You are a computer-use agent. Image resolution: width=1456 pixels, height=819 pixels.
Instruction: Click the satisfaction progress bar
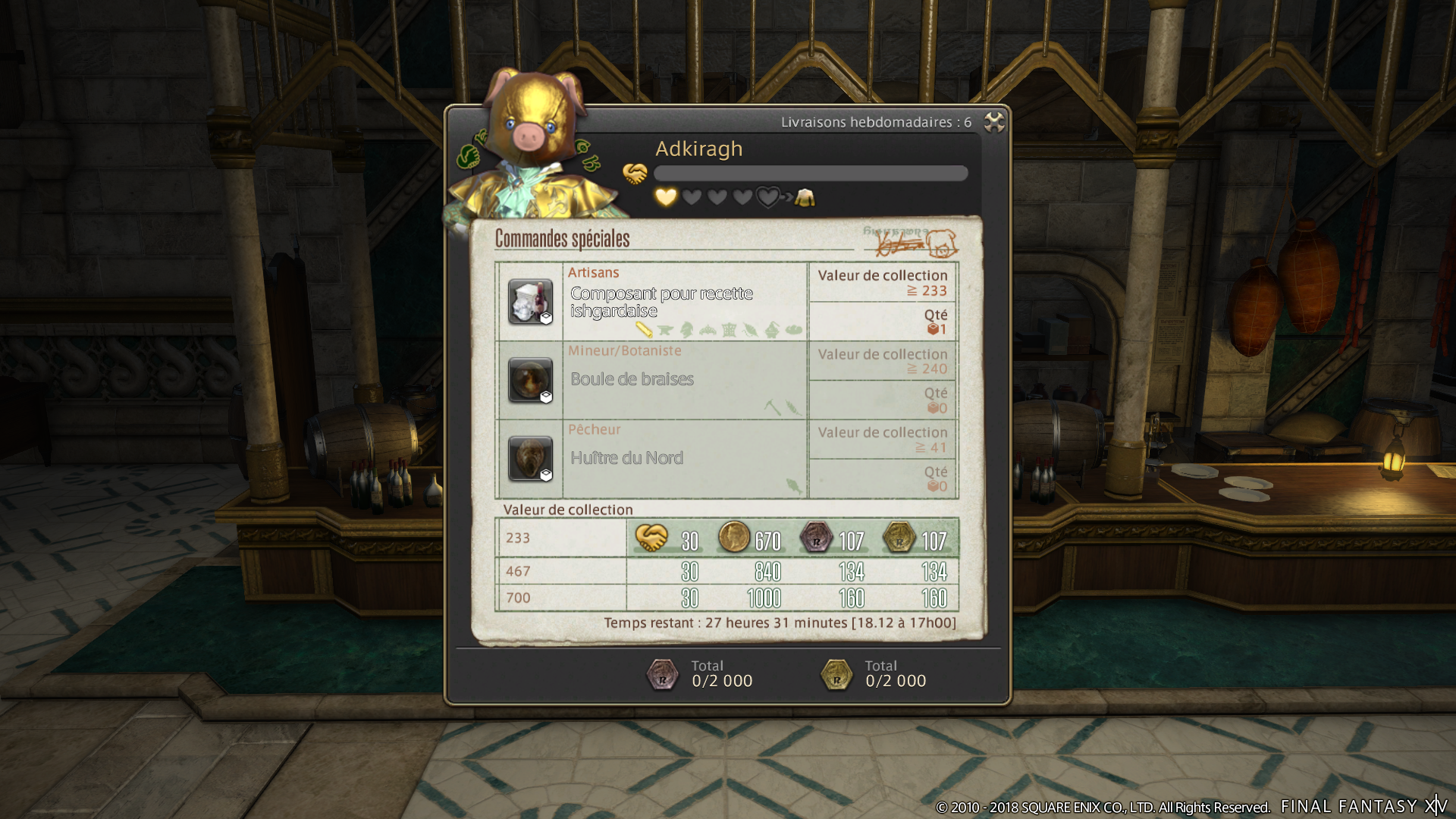(811, 173)
